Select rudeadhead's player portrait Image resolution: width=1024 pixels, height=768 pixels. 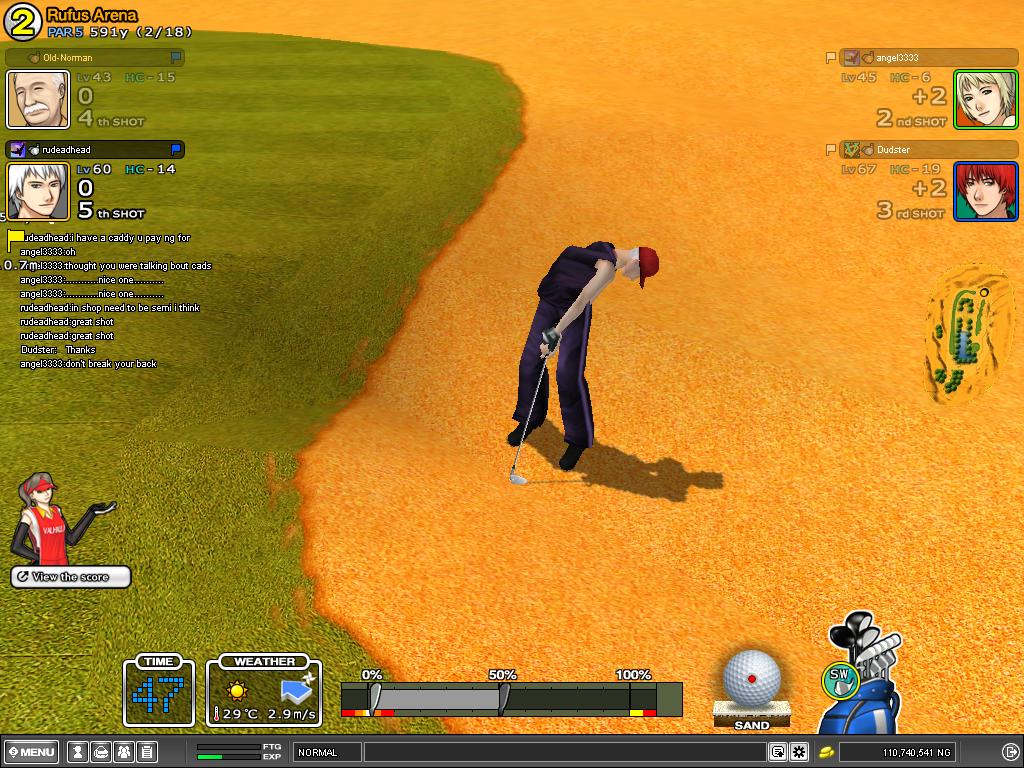[x=38, y=191]
